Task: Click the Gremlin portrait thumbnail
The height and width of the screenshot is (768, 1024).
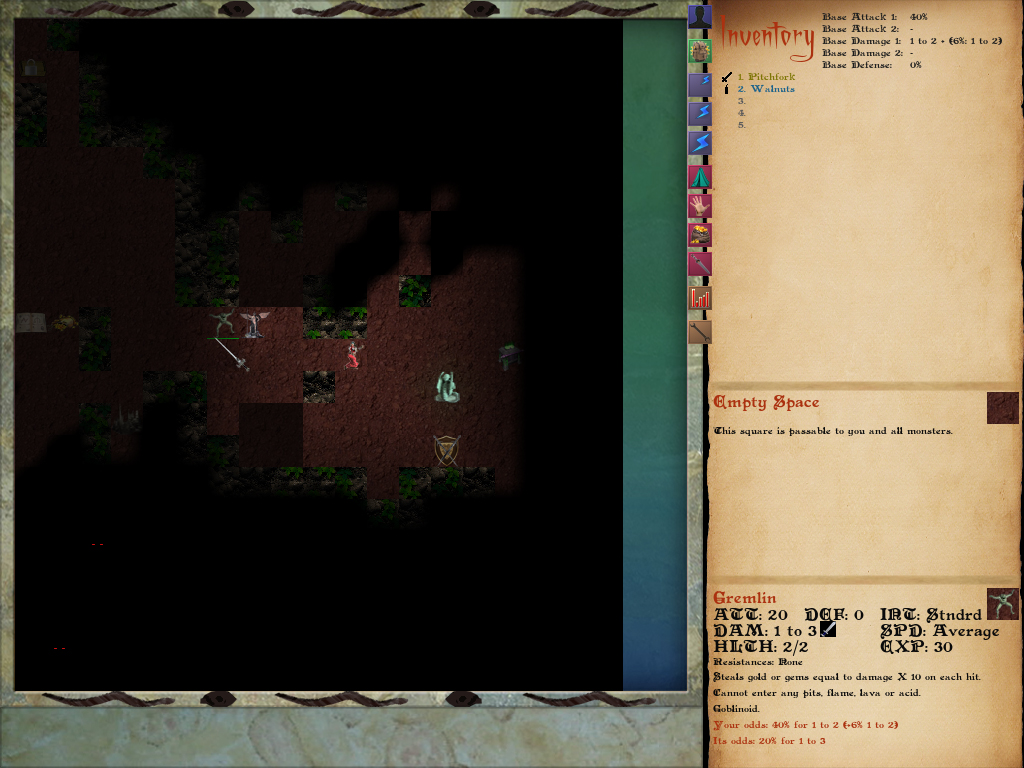Action: [1002, 604]
